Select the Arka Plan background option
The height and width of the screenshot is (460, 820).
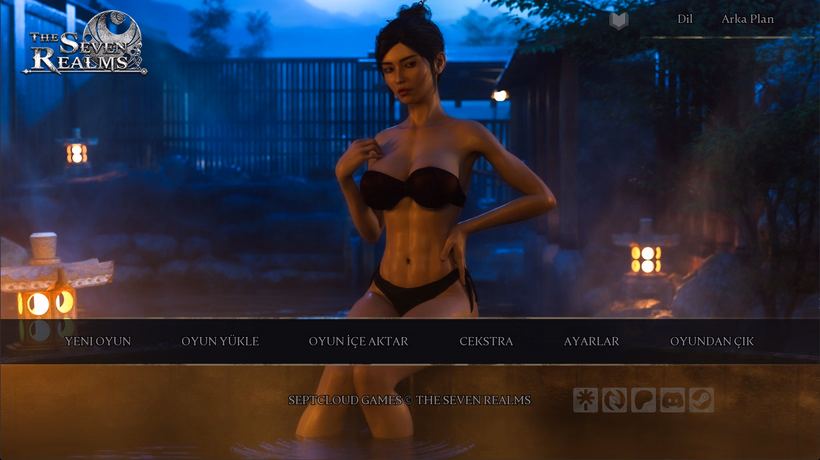pos(747,19)
